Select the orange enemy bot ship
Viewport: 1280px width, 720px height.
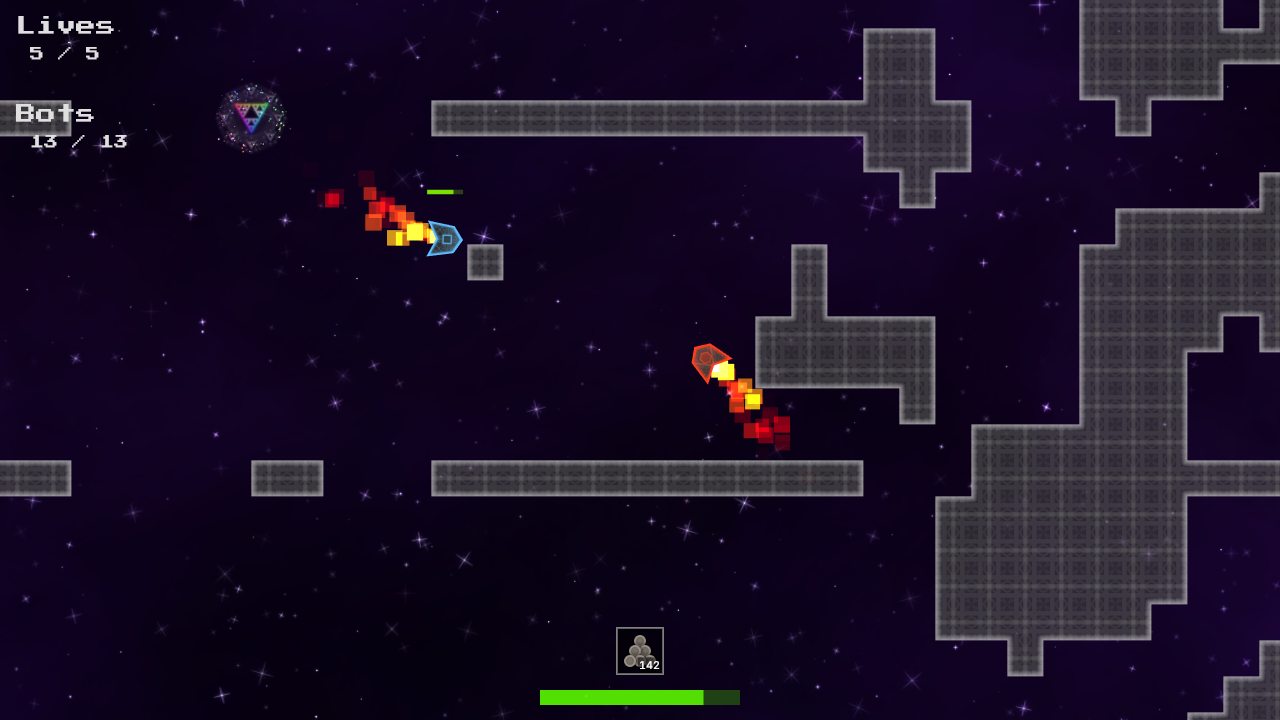710,361
